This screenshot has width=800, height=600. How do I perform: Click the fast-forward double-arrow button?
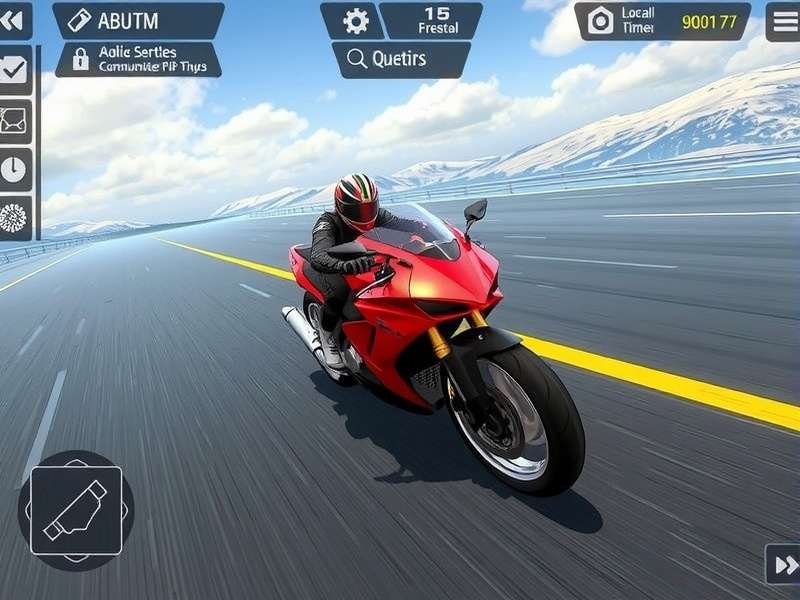tap(781, 564)
